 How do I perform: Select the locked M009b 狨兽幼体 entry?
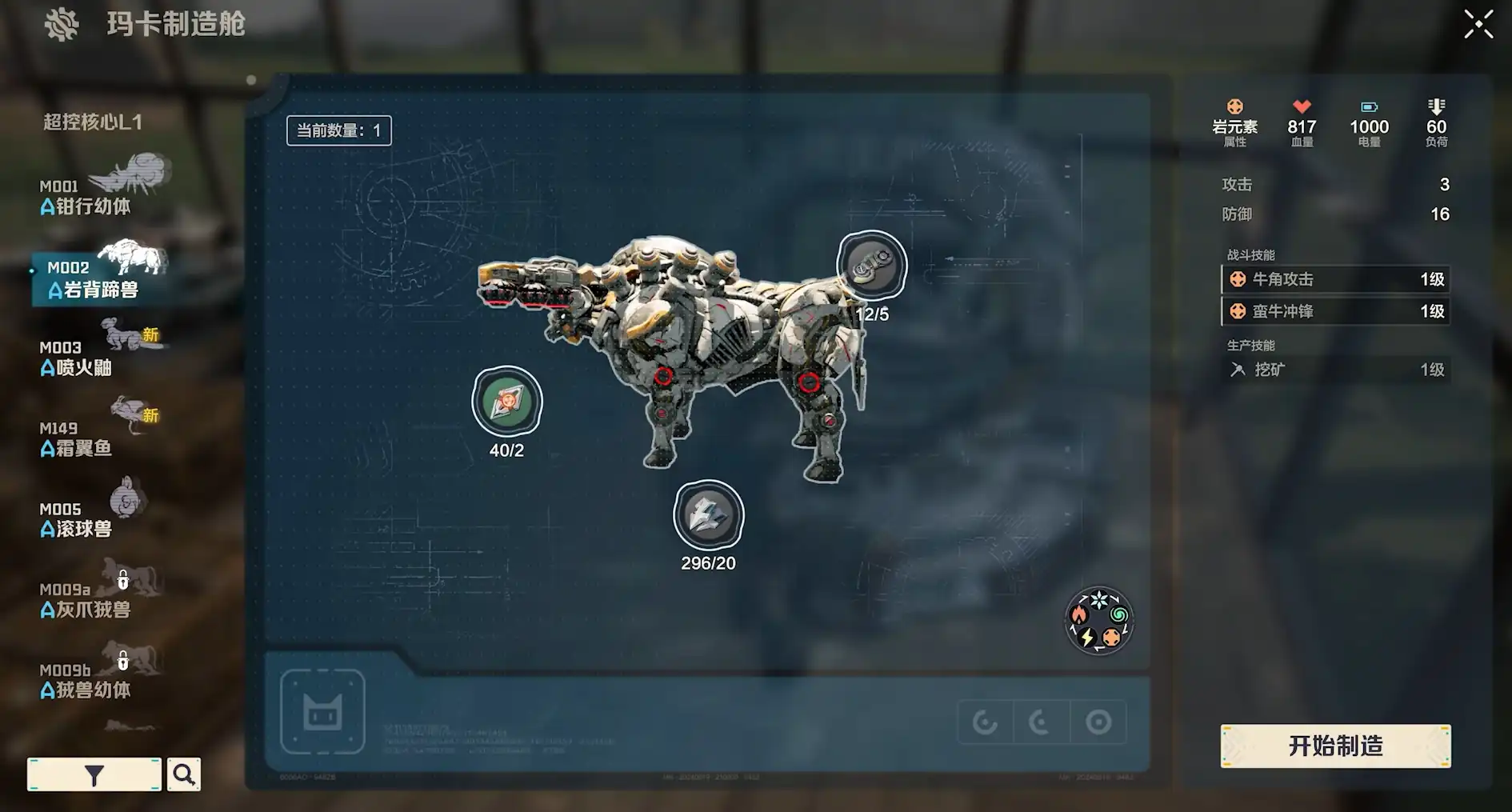point(86,681)
